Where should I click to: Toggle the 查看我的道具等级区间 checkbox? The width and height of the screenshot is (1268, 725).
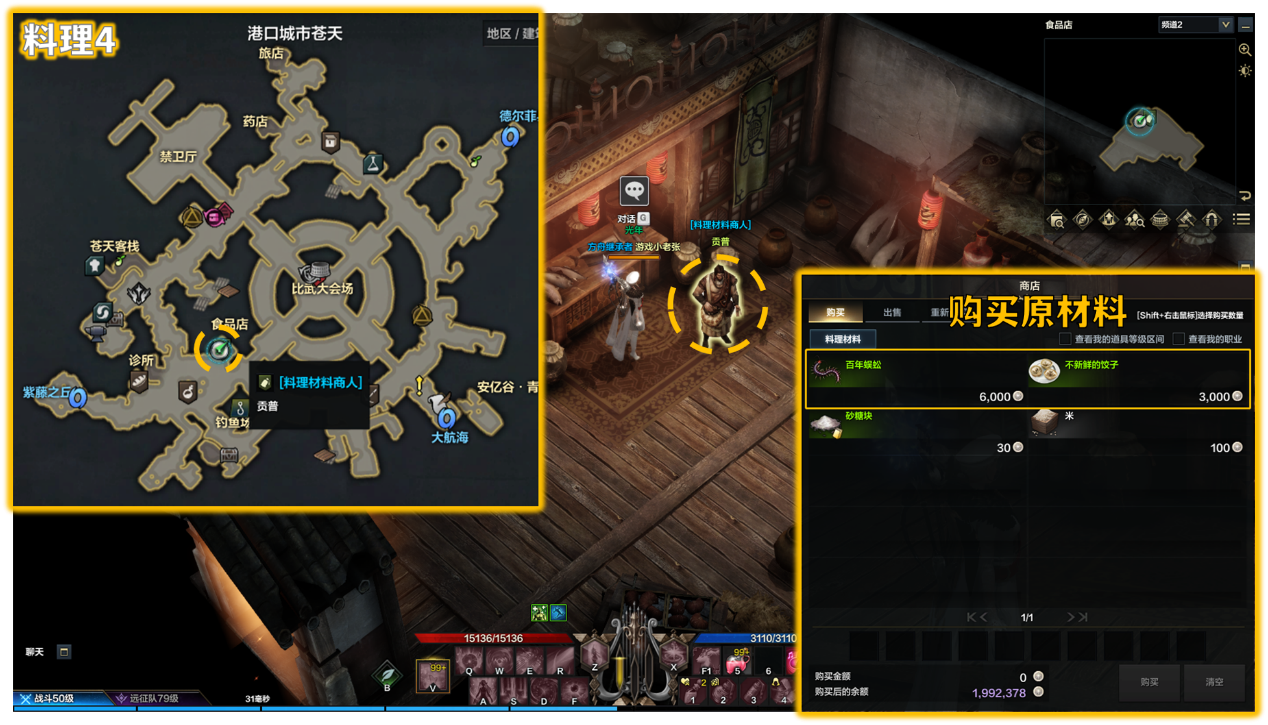coord(1065,340)
